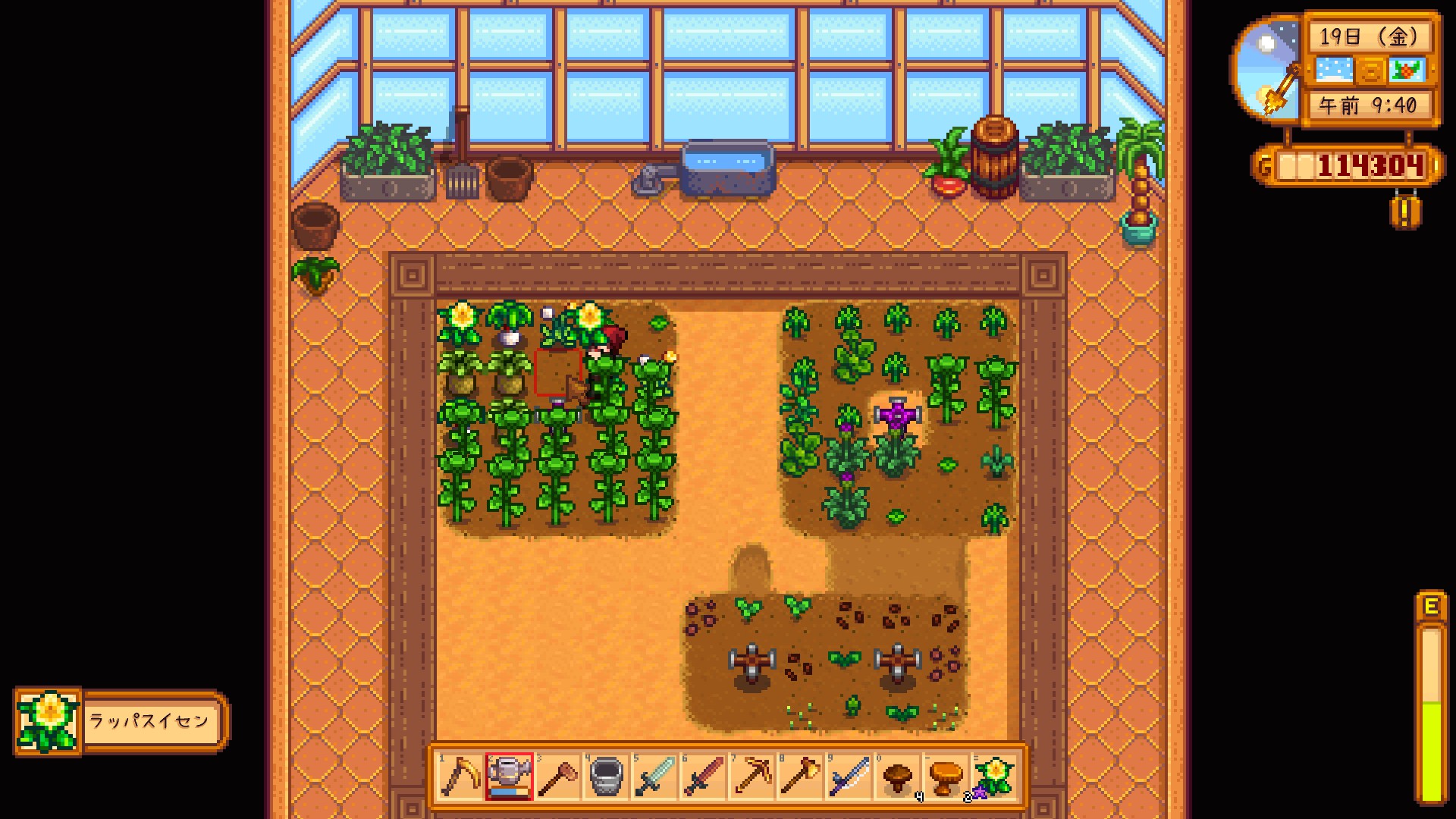The width and height of the screenshot is (1456, 819).
Task: Equip the pale green sword
Action: point(654,777)
